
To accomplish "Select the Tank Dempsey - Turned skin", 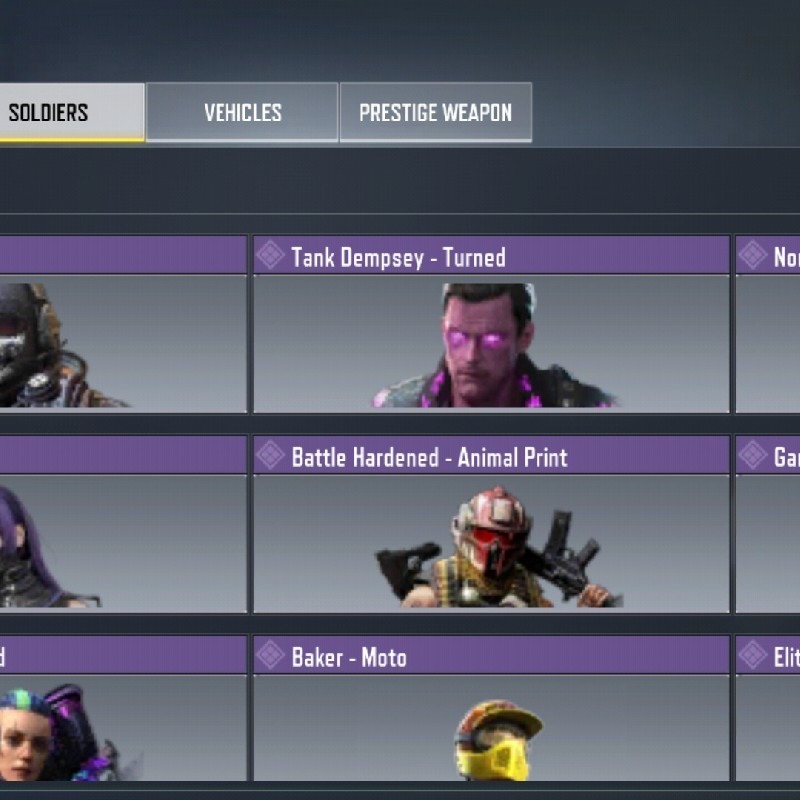I will (491, 325).
